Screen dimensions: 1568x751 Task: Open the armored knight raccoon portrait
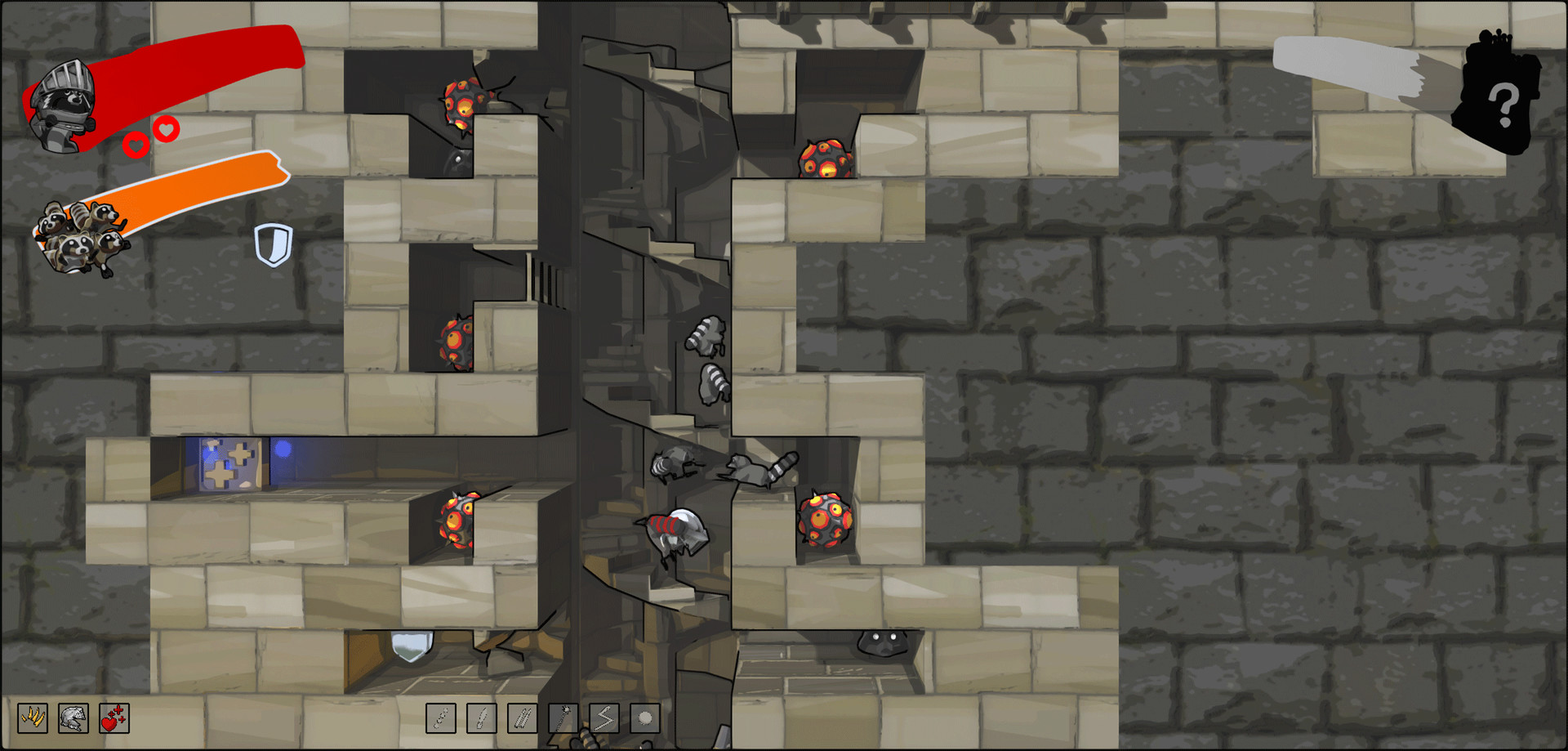click(65, 98)
